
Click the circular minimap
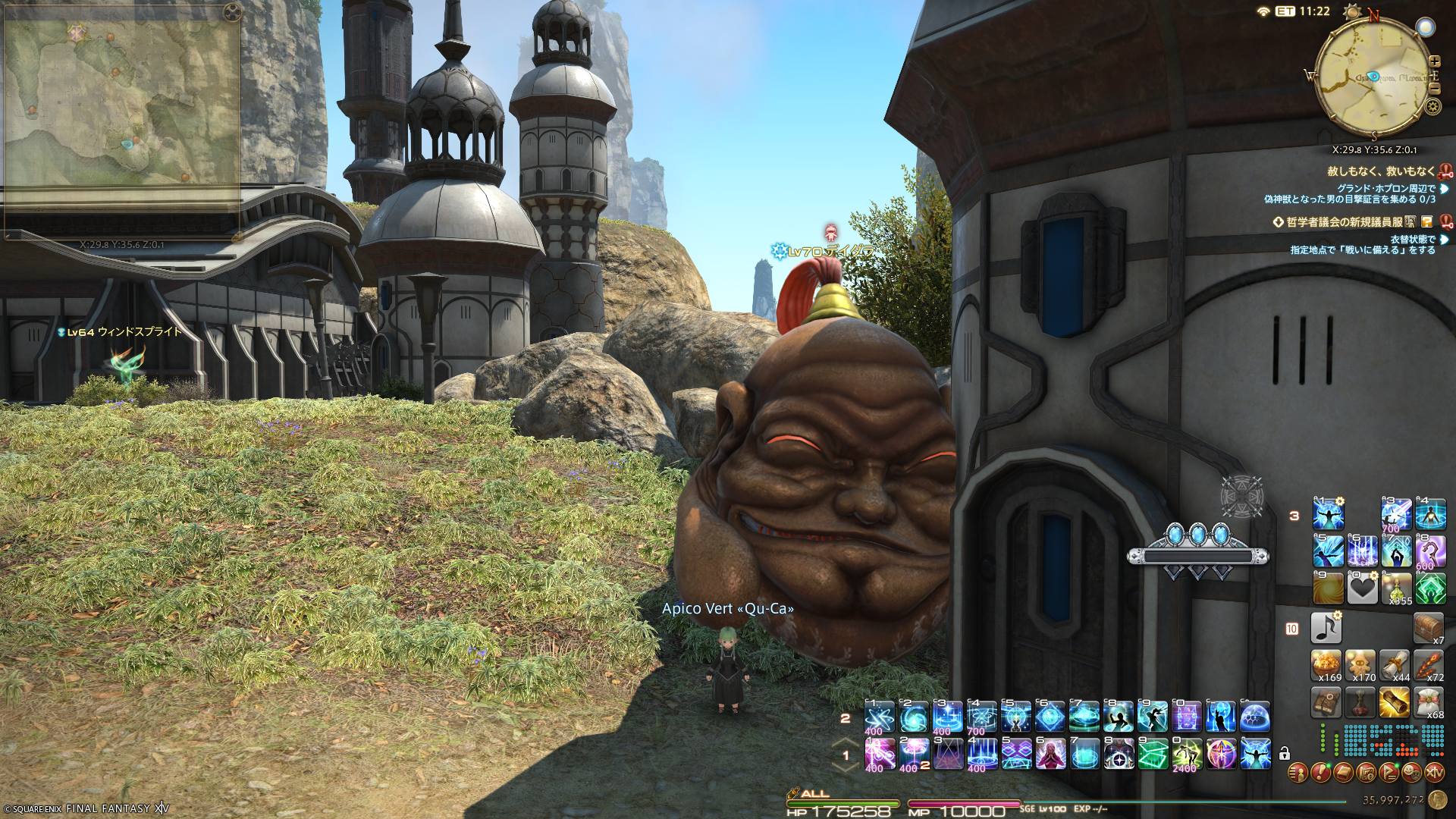[x=1373, y=78]
